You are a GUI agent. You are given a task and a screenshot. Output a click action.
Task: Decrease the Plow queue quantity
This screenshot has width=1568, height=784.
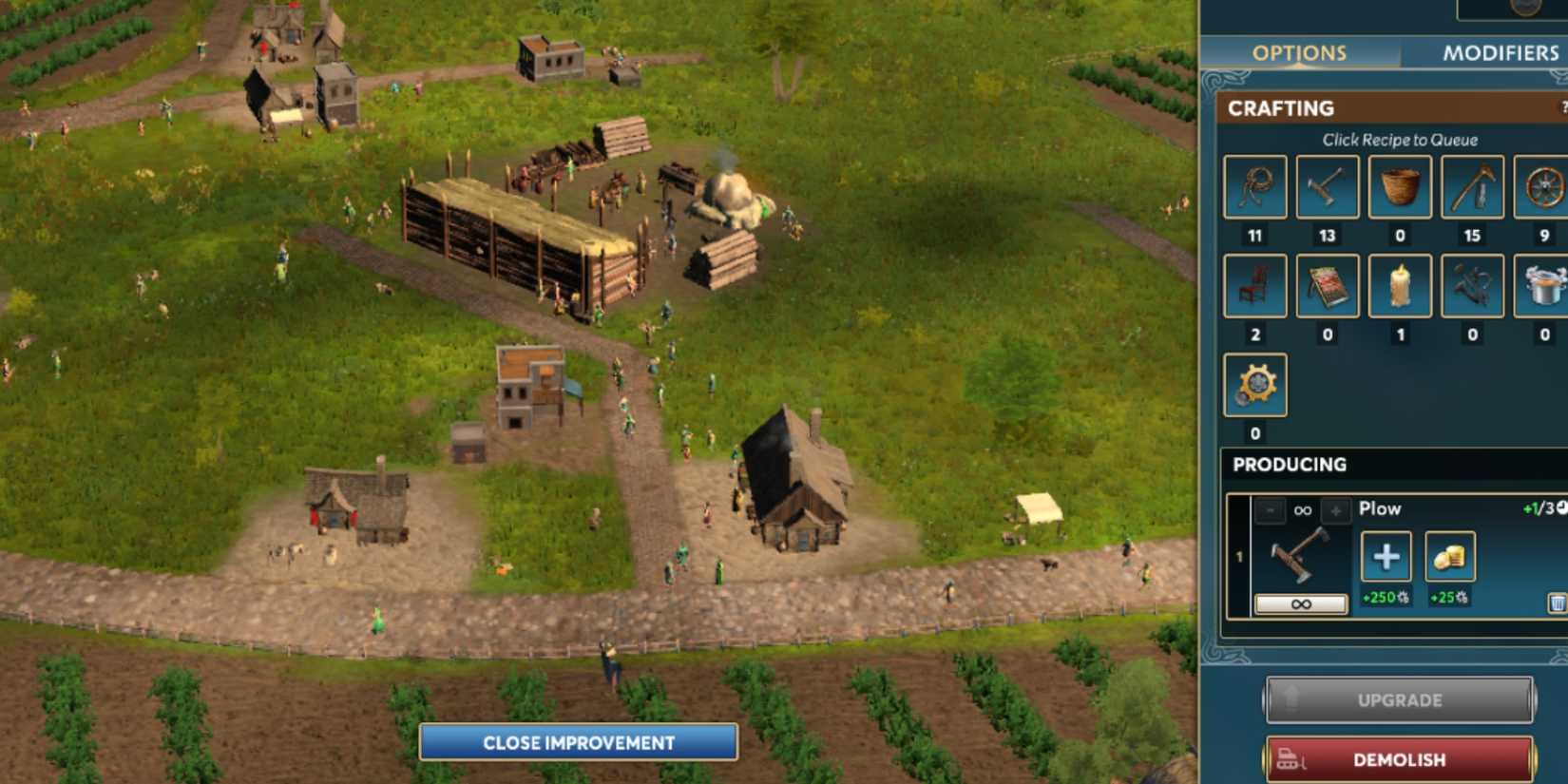1270,511
